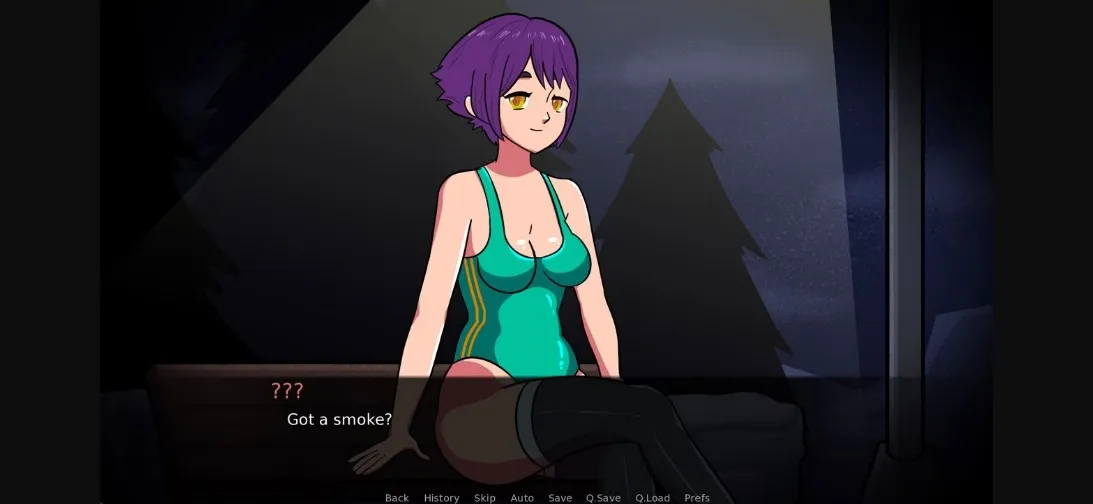The height and width of the screenshot is (504, 1093).
Task: Toggle Auto dialogue advance
Action: click(x=522, y=498)
